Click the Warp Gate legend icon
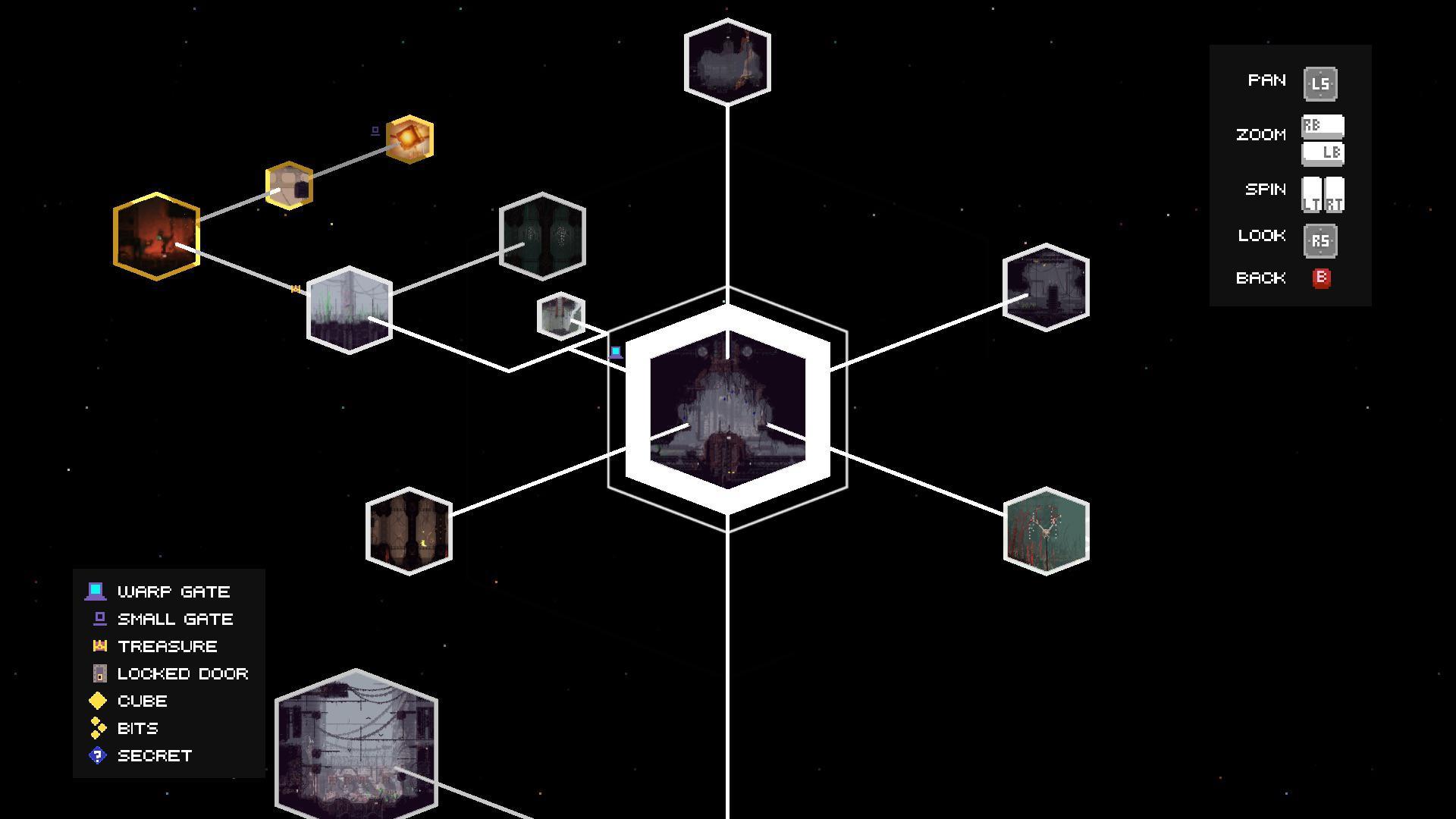 (97, 591)
